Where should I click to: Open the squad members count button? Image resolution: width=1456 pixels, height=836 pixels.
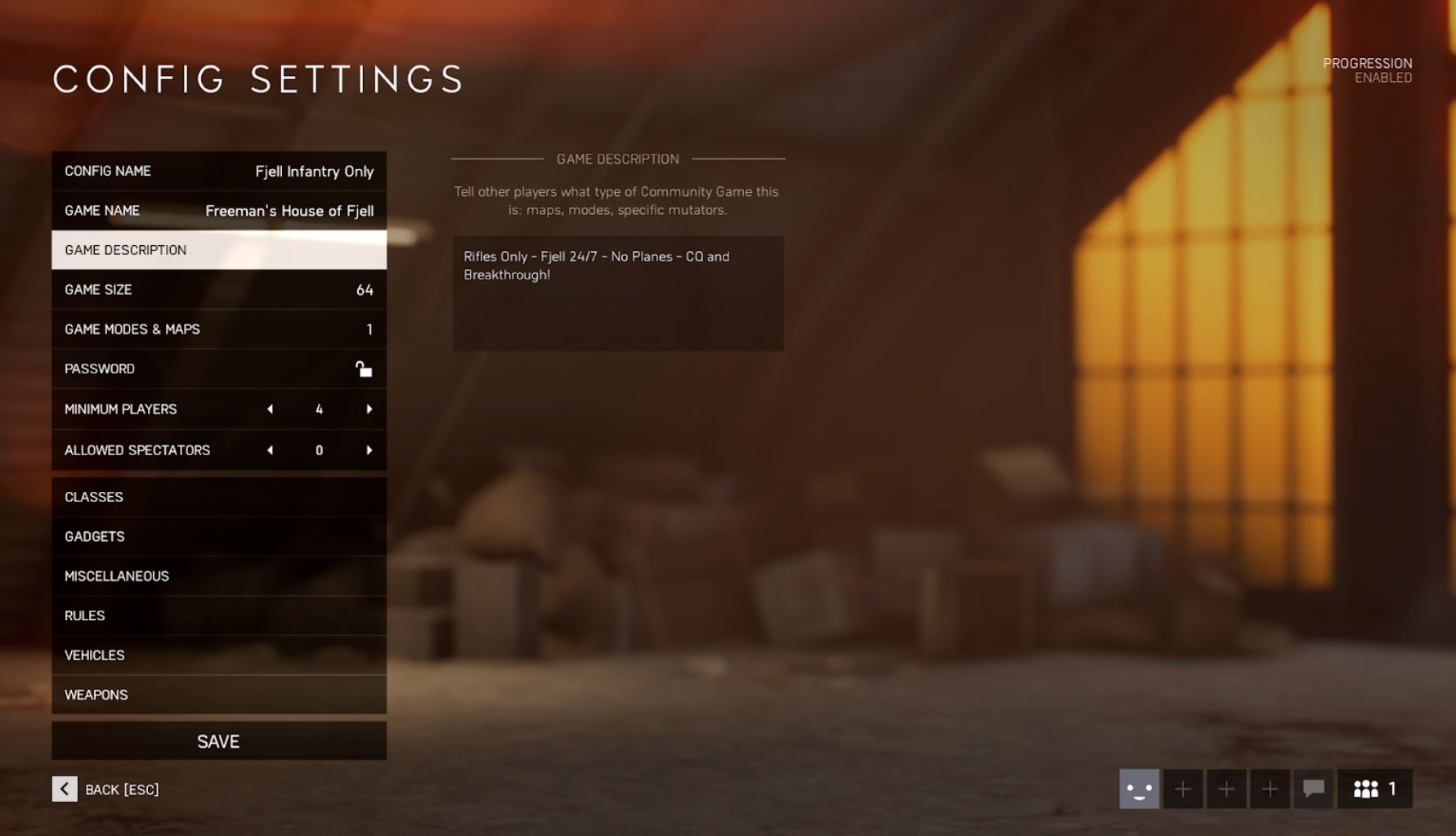pyautogui.click(x=1374, y=789)
